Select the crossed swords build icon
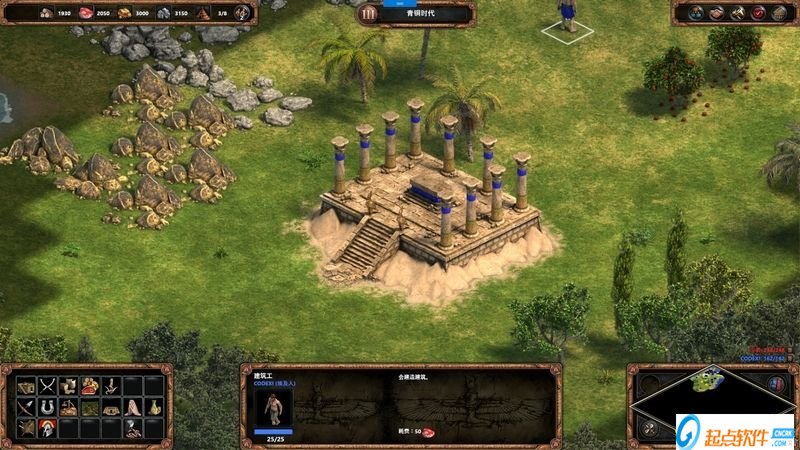 coord(46,386)
